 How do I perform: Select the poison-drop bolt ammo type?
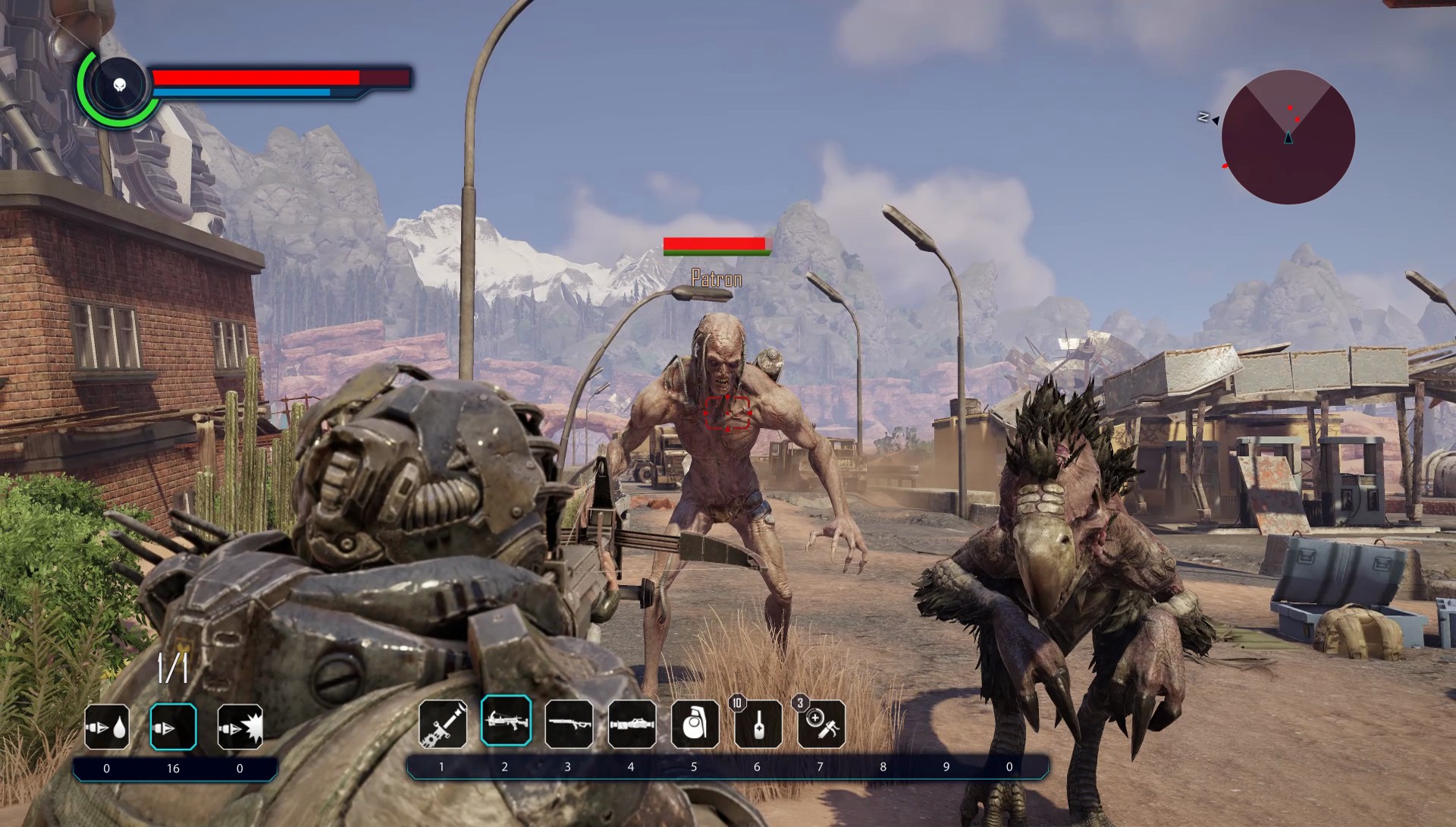pyautogui.click(x=107, y=727)
